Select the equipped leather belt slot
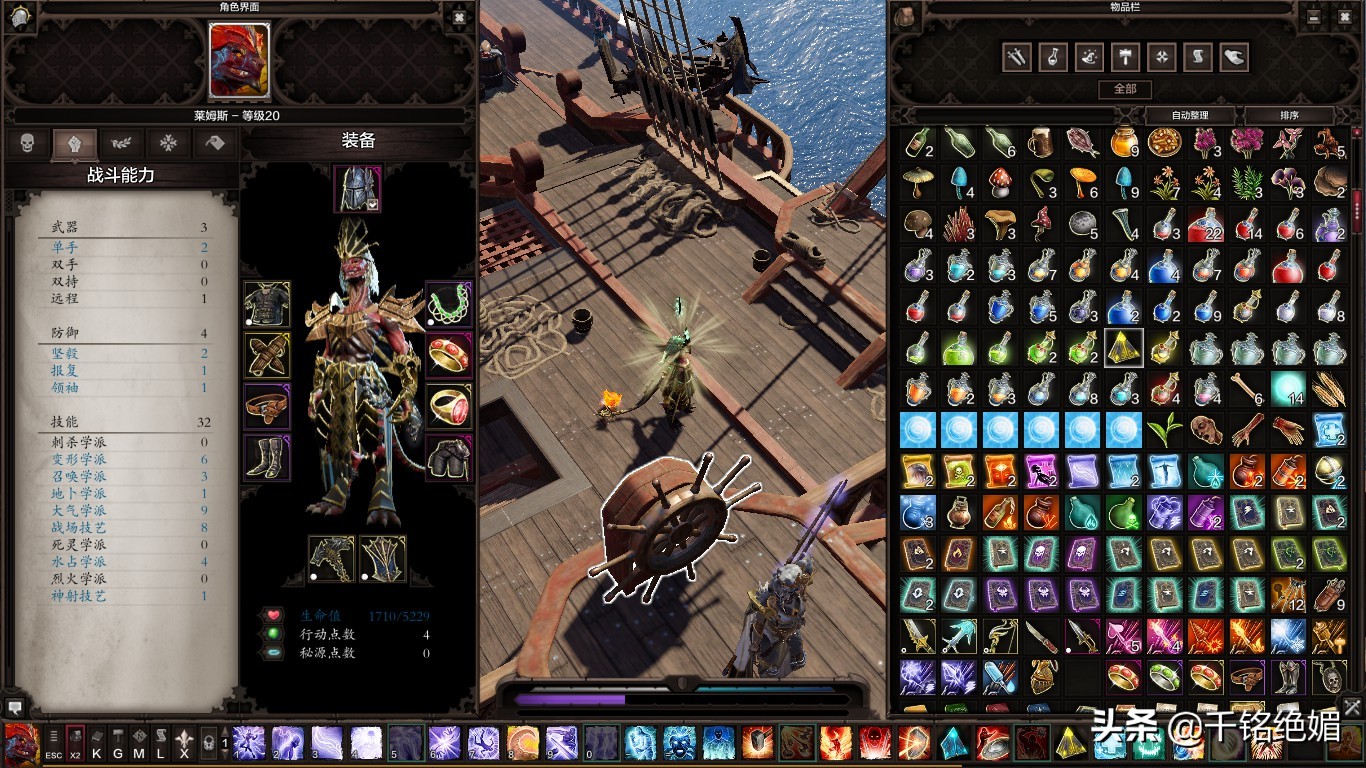 267,407
